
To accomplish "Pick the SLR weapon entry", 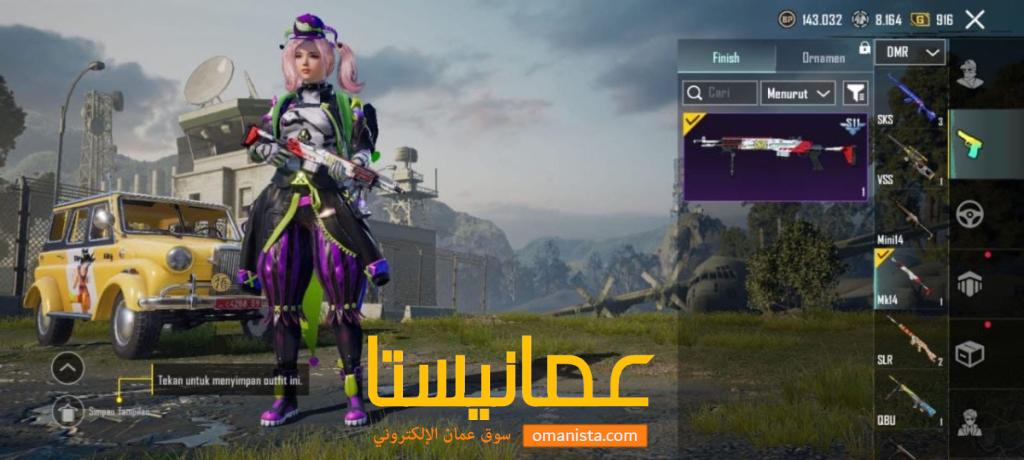I will pyautogui.click(x=911, y=340).
